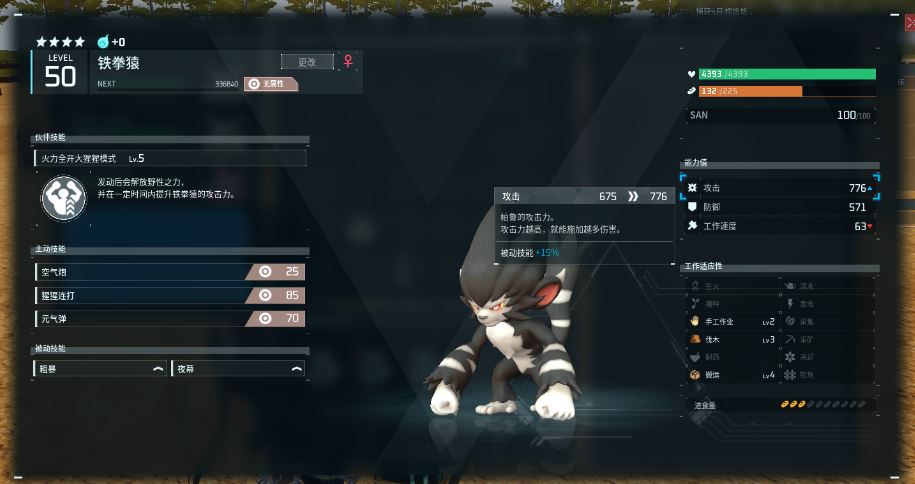
Task: Click the 手工作业 work suitability entry
Action: pos(731,322)
